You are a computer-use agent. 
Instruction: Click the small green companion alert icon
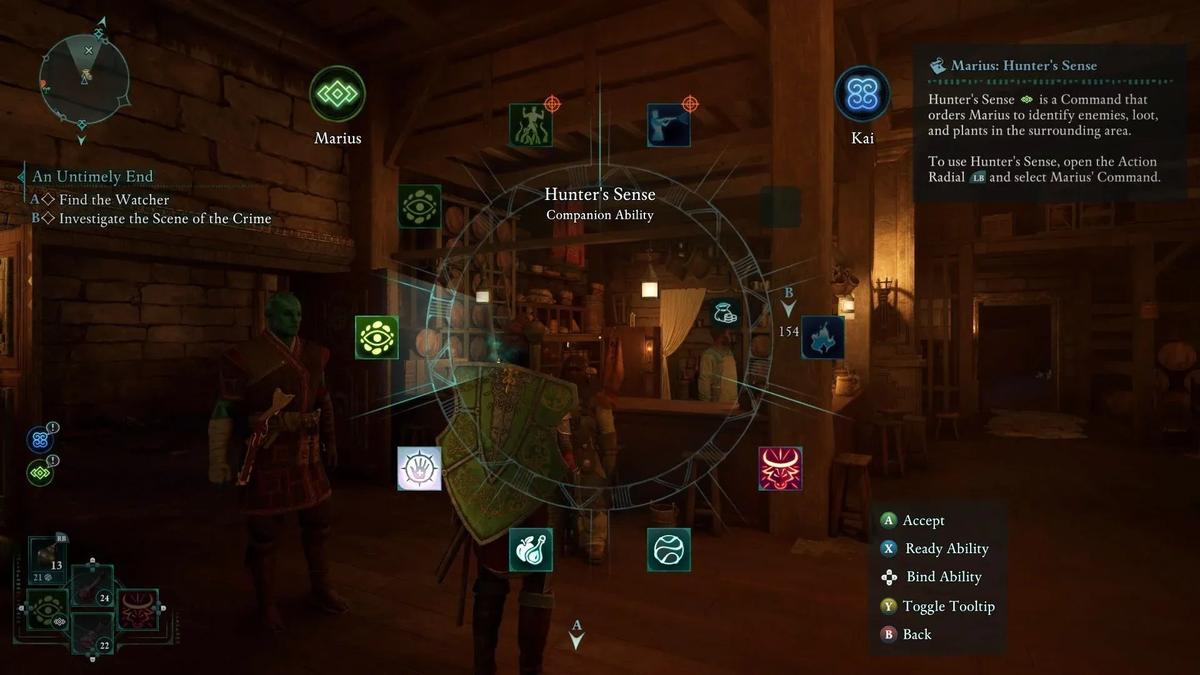pyautogui.click(x=40, y=472)
